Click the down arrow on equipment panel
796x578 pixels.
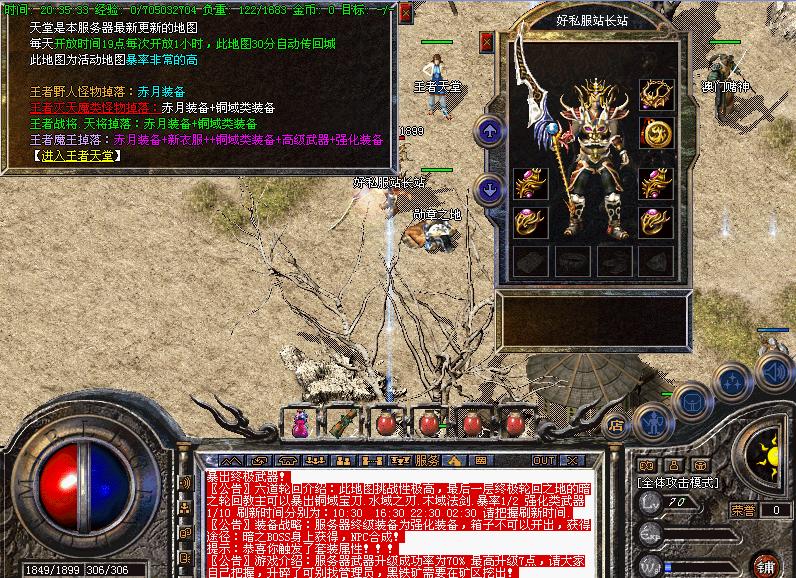[x=489, y=187]
